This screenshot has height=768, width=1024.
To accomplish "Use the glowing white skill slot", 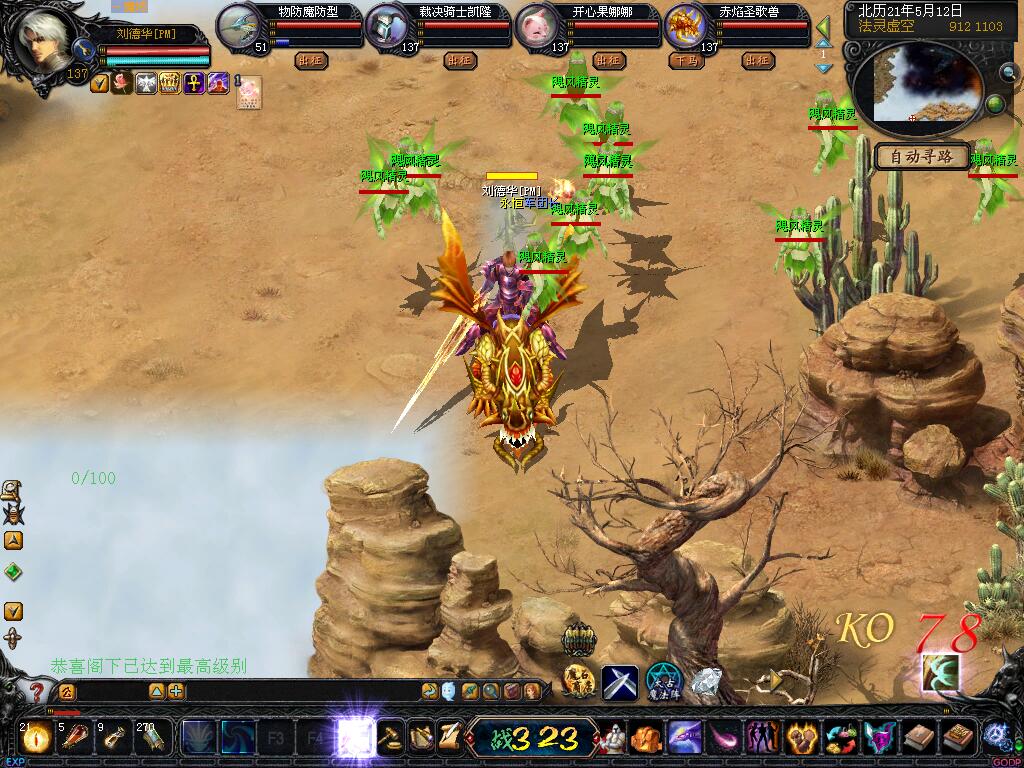I will tap(355, 738).
